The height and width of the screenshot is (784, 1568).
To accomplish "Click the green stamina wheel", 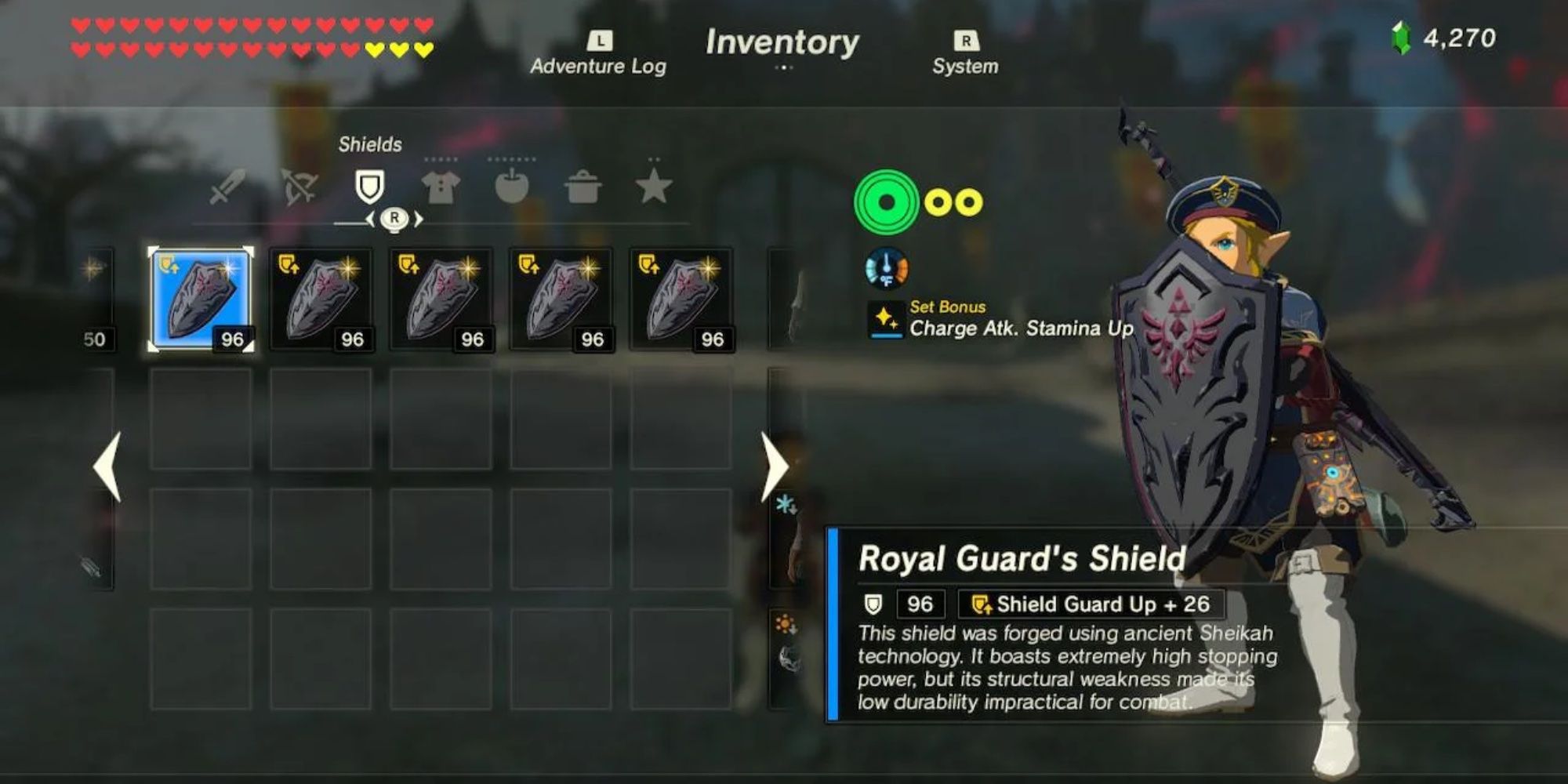I will (886, 202).
